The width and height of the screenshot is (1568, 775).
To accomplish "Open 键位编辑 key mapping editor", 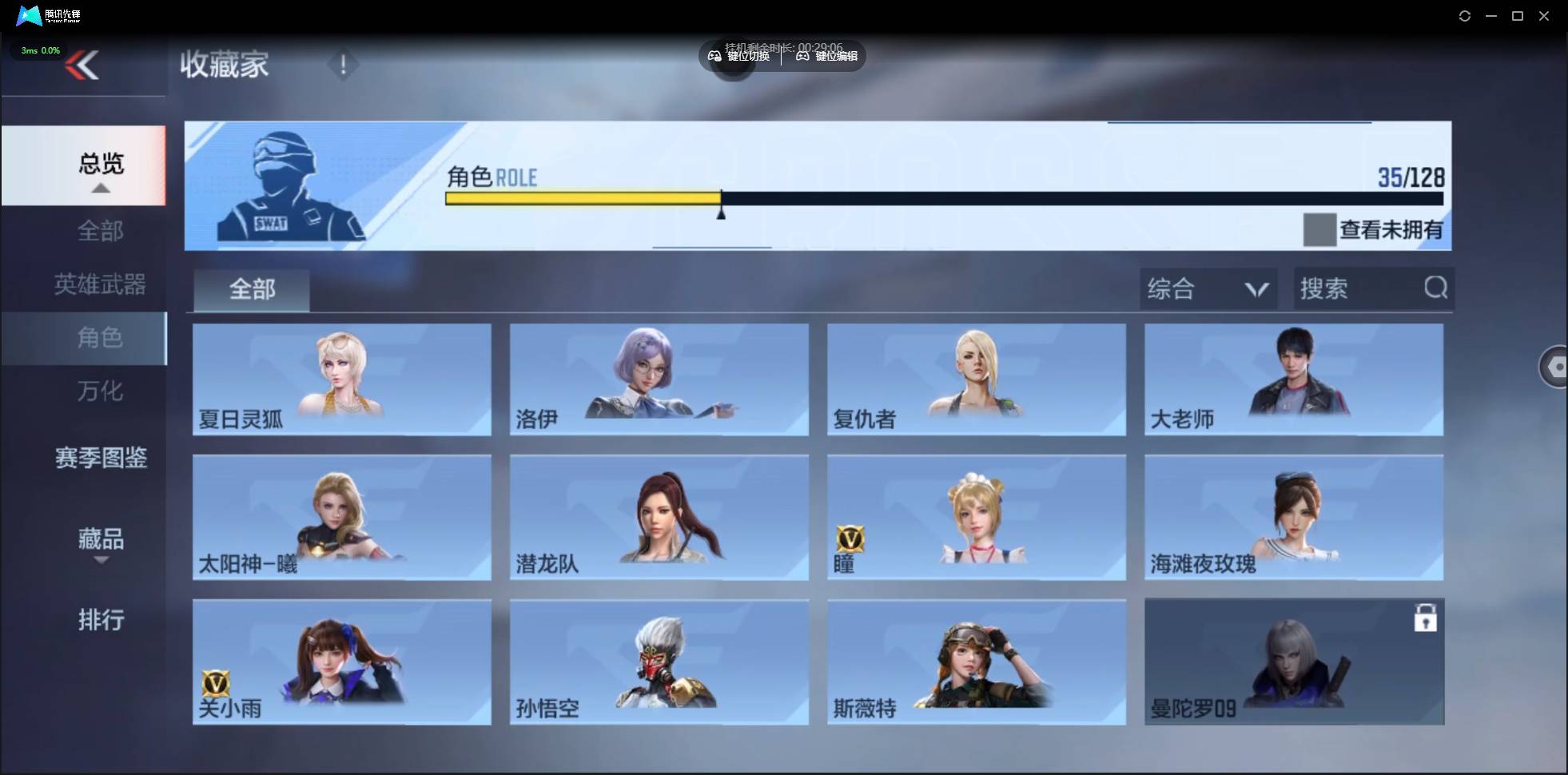I will click(804, 56).
